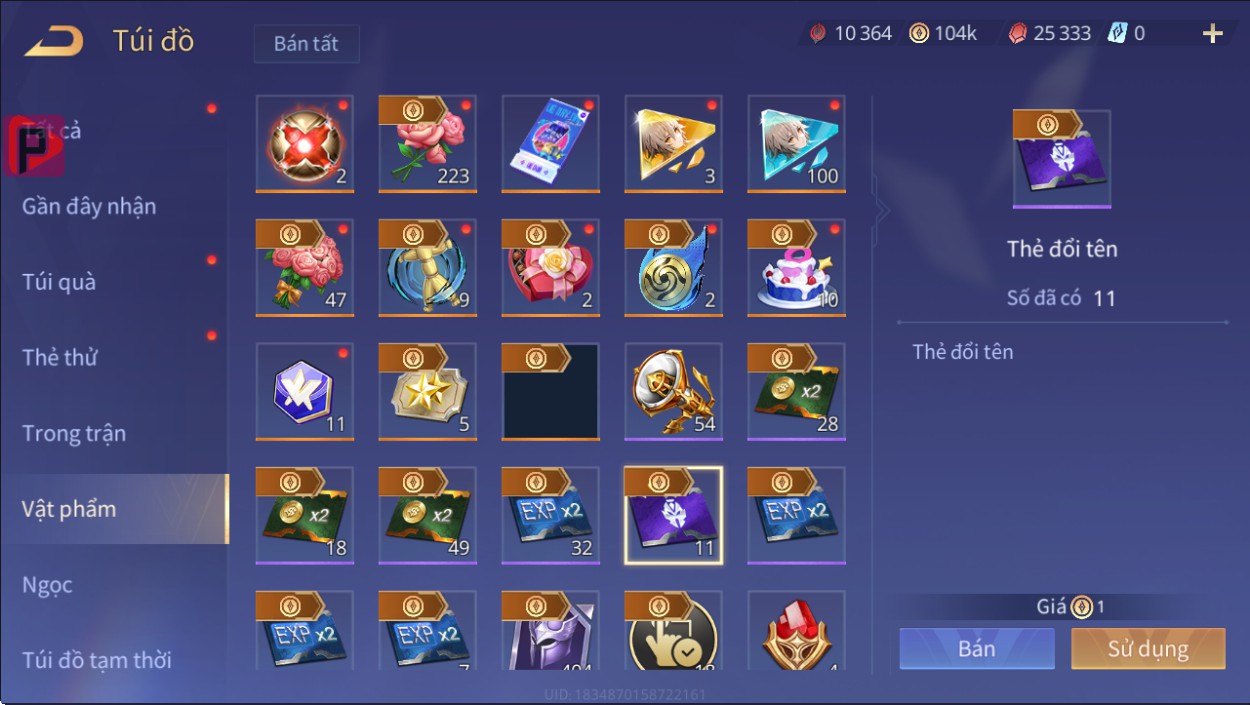Select the Thẻ thử tab
This screenshot has height=705, width=1250.
pyautogui.click(x=60, y=358)
